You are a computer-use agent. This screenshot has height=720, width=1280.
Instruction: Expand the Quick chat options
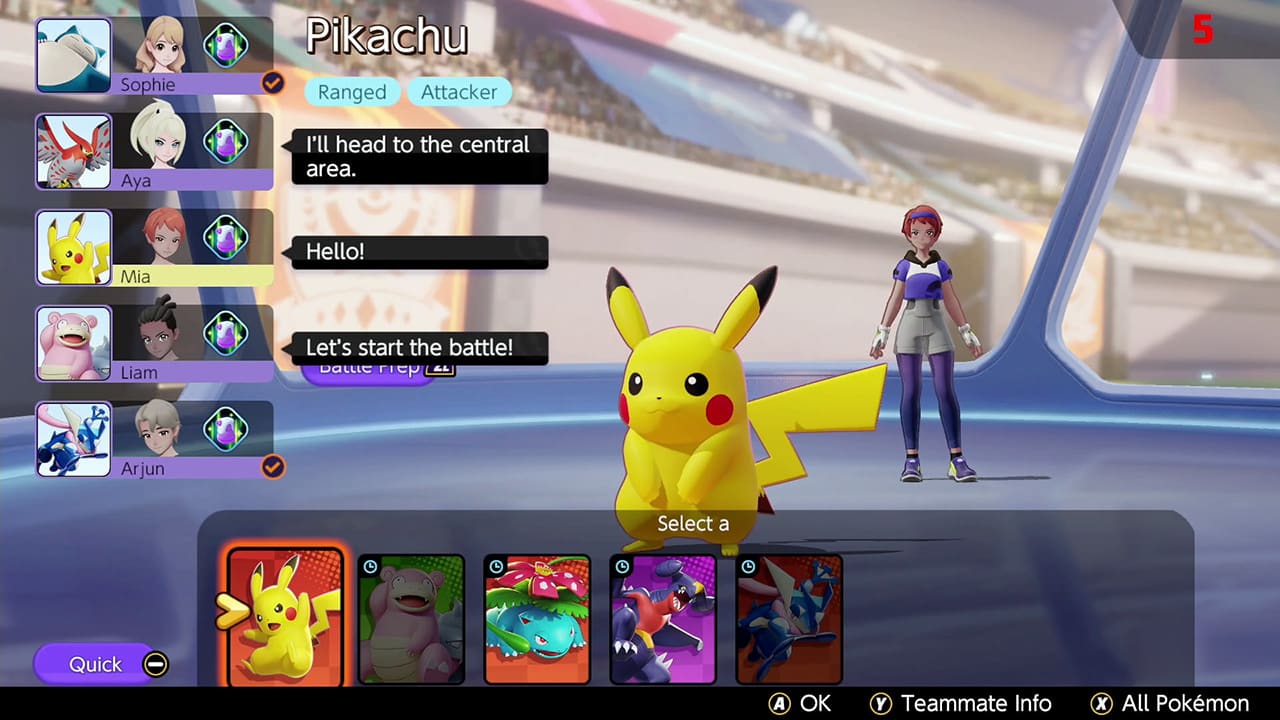[95, 664]
